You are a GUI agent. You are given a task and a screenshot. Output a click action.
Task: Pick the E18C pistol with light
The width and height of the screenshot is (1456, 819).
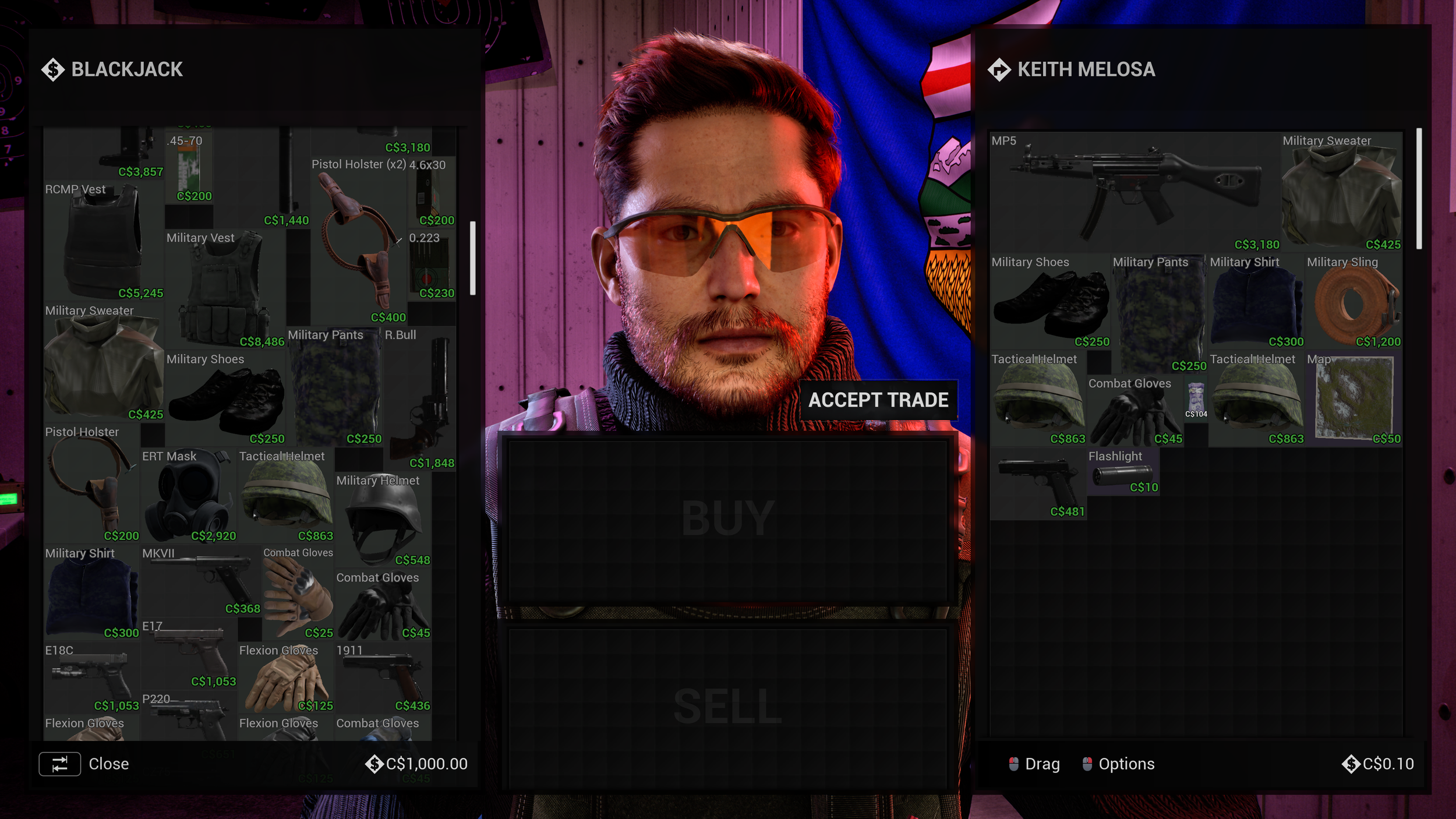[x=92, y=678]
